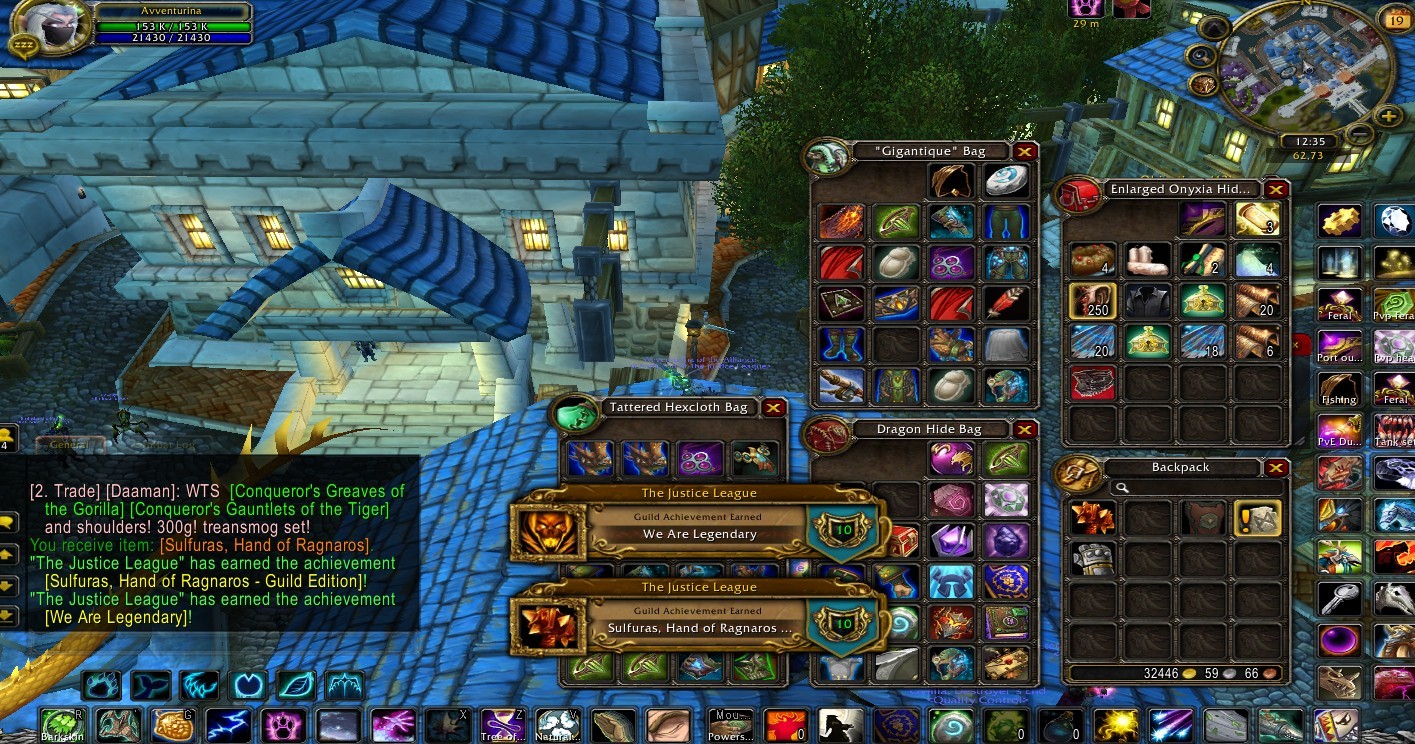Viewport: 1415px width, 744px height.
Task: Open the Sulfuras, Hand of Ragnaros achievement alert
Action: pyautogui.click(x=700, y=620)
